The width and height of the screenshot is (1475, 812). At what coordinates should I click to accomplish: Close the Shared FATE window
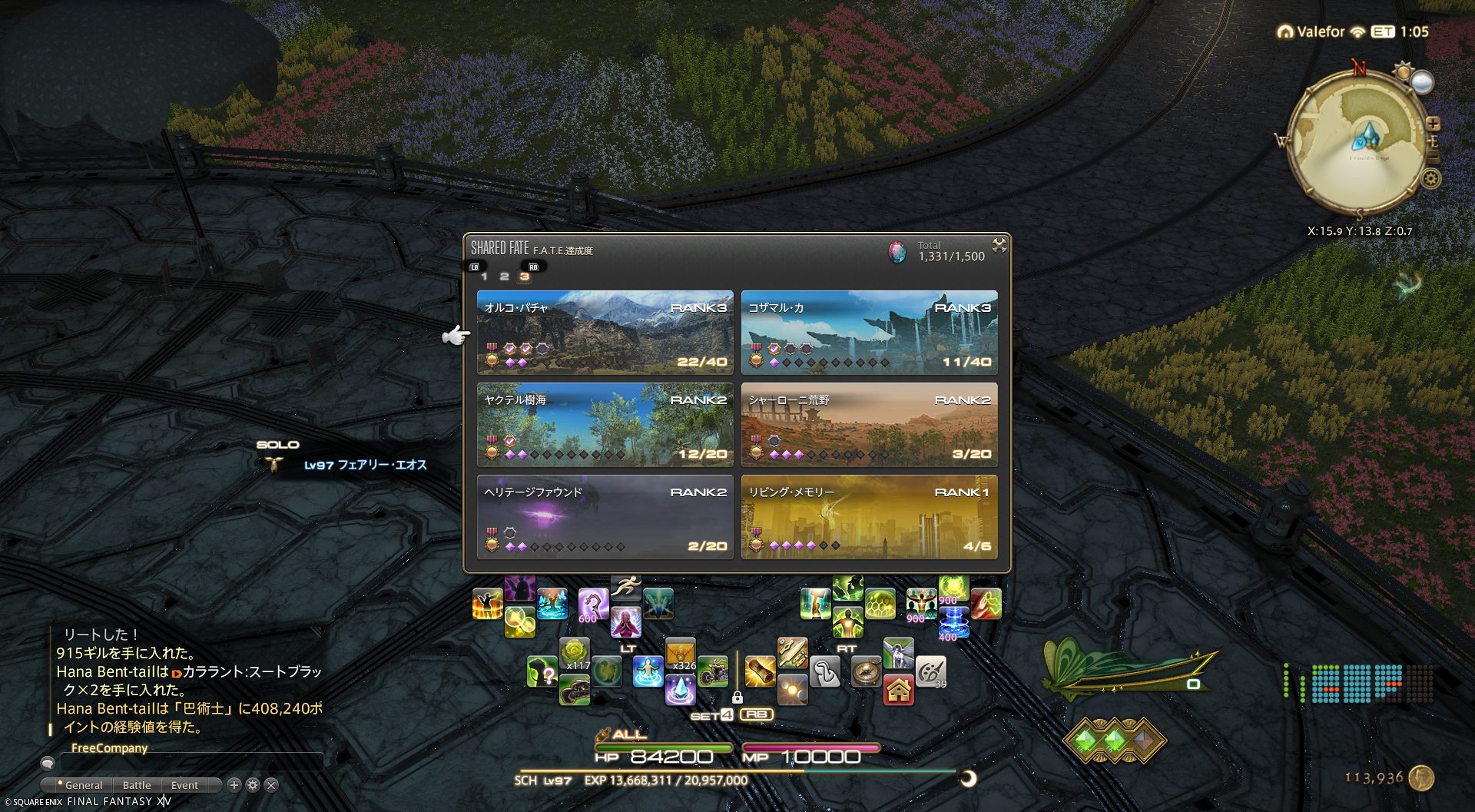[x=999, y=245]
